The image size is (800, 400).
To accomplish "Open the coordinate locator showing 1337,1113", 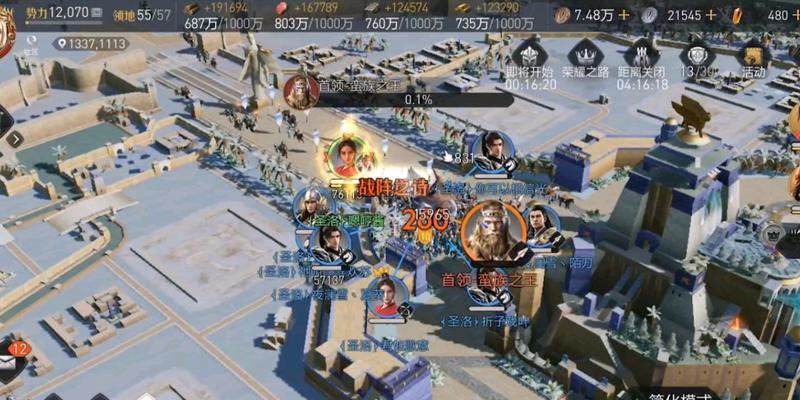I will point(91,43).
